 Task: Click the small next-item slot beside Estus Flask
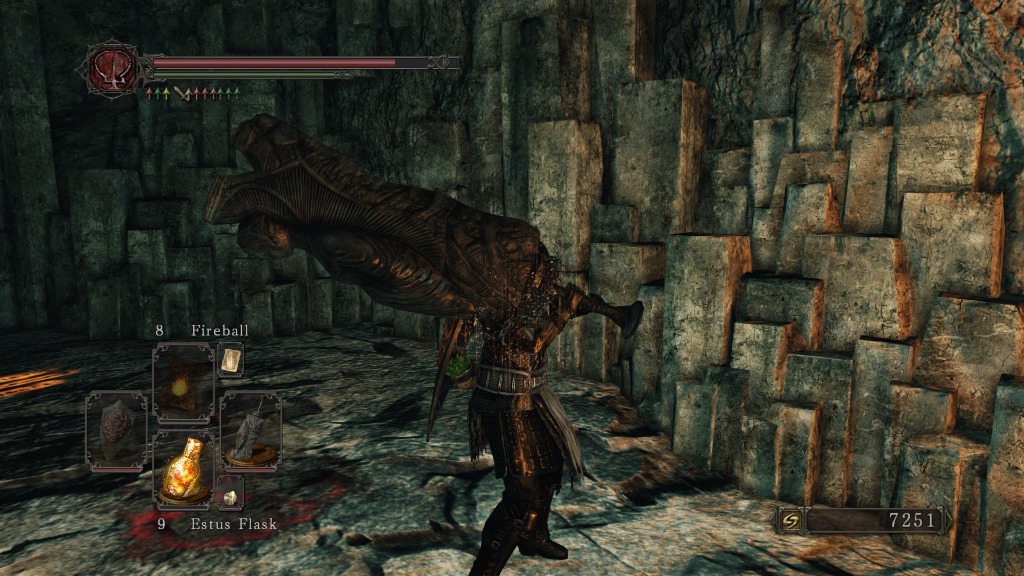point(230,492)
